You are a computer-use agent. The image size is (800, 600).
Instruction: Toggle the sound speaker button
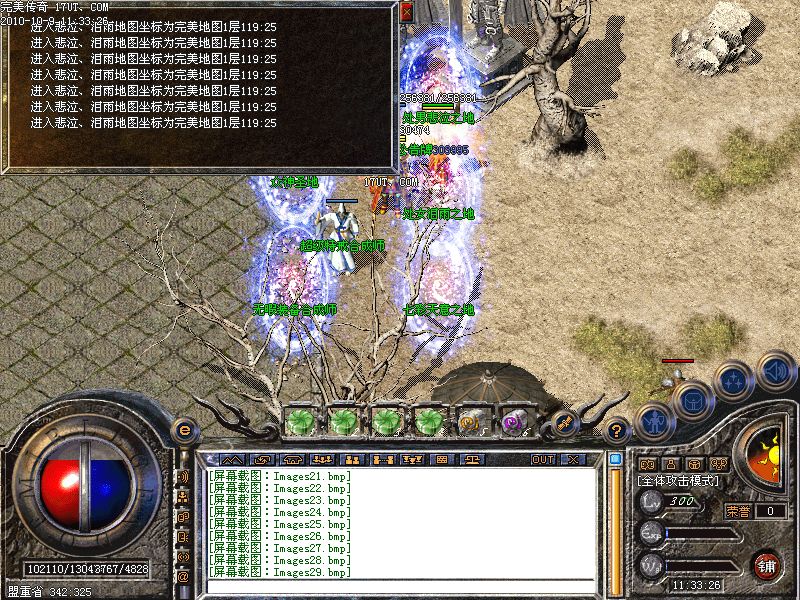click(x=775, y=370)
